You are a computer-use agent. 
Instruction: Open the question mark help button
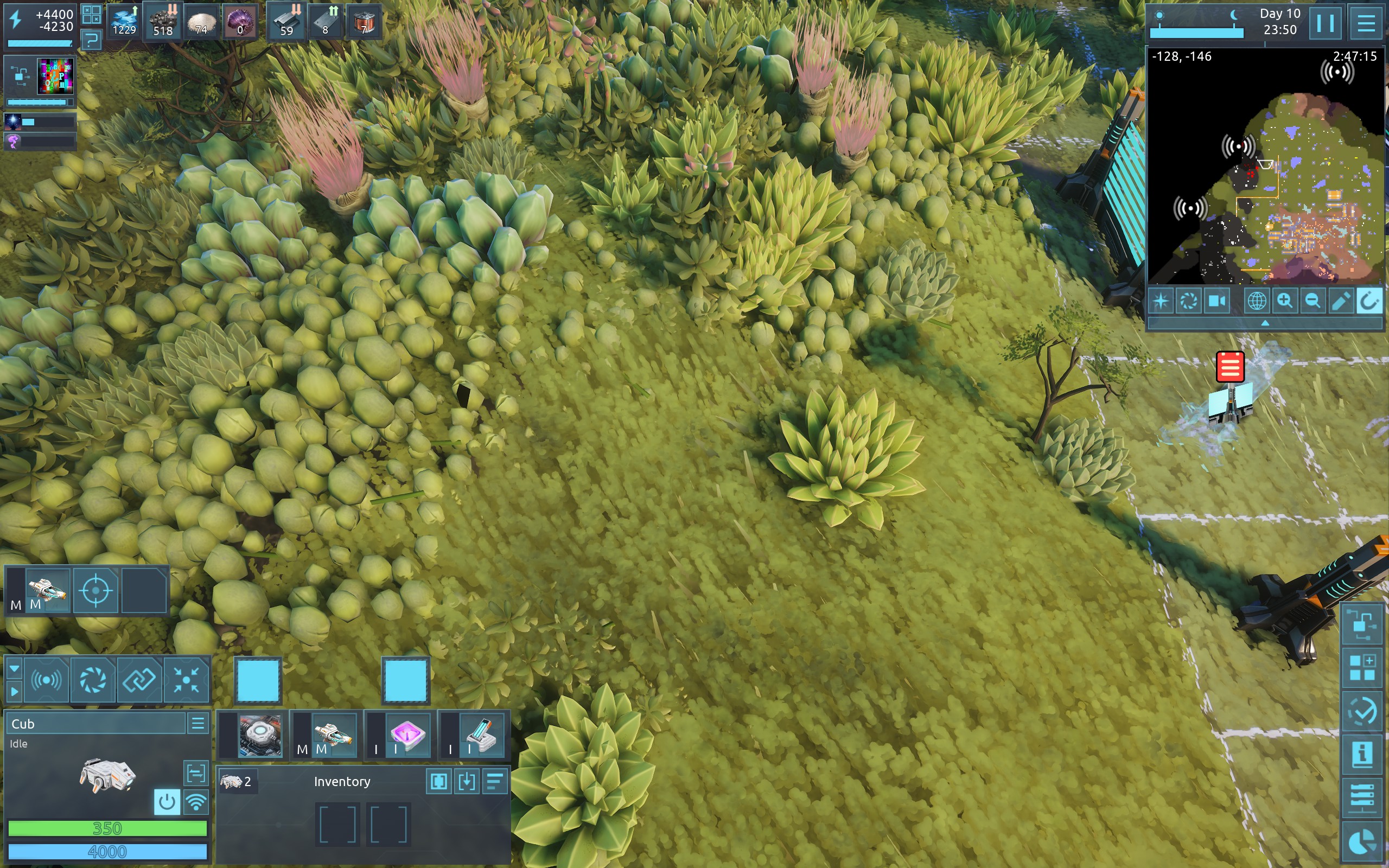click(91, 40)
